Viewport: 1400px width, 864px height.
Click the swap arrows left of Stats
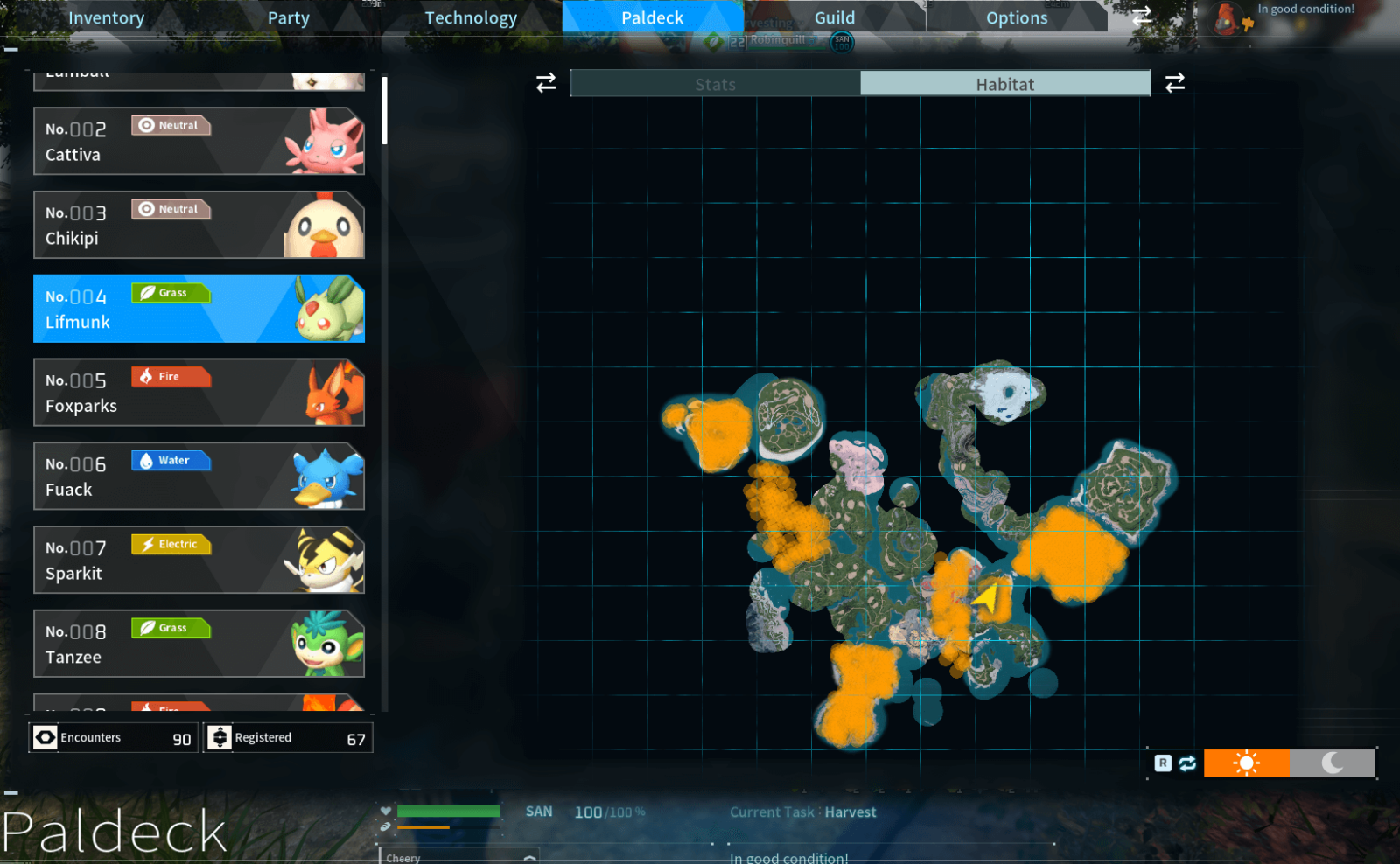tap(546, 82)
